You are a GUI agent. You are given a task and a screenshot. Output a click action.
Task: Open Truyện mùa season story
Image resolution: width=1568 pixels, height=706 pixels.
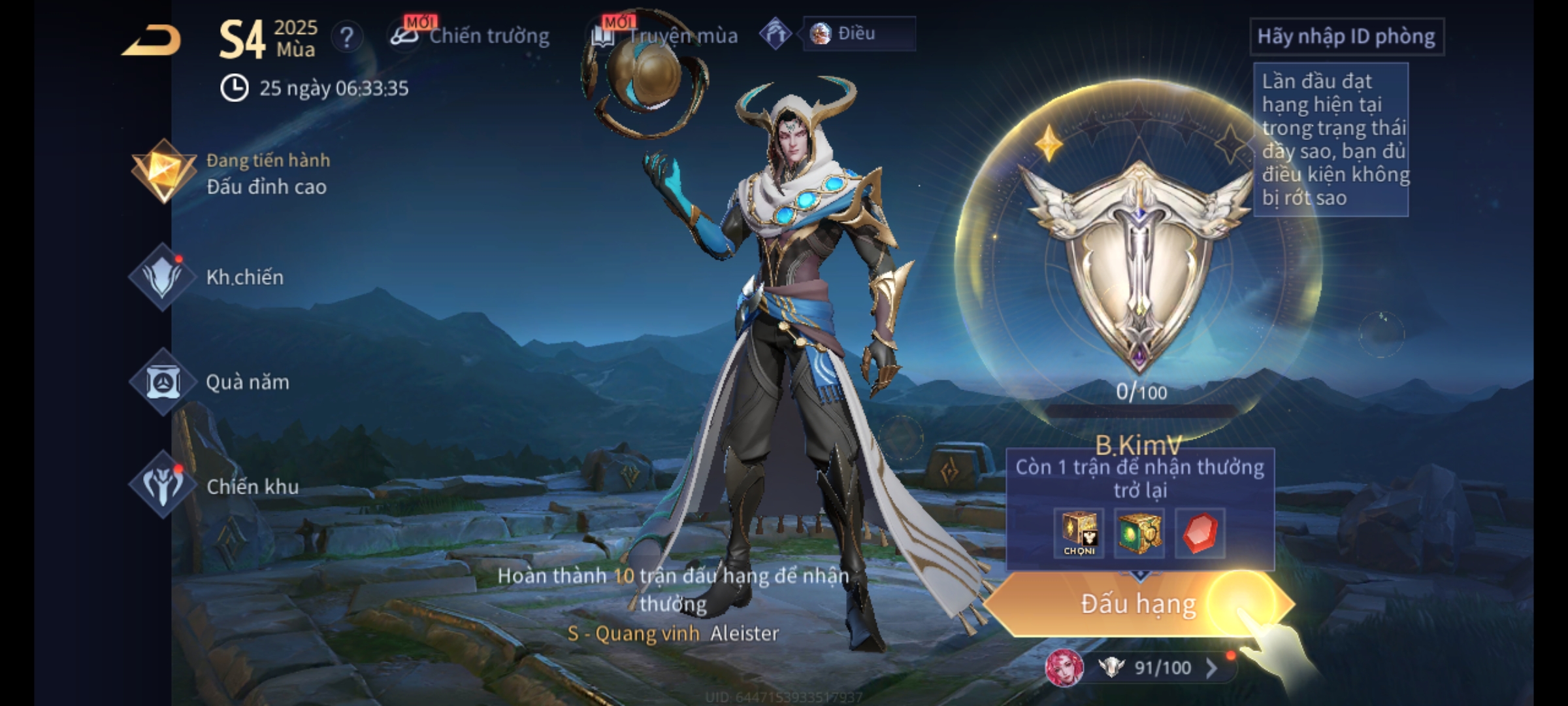click(666, 36)
